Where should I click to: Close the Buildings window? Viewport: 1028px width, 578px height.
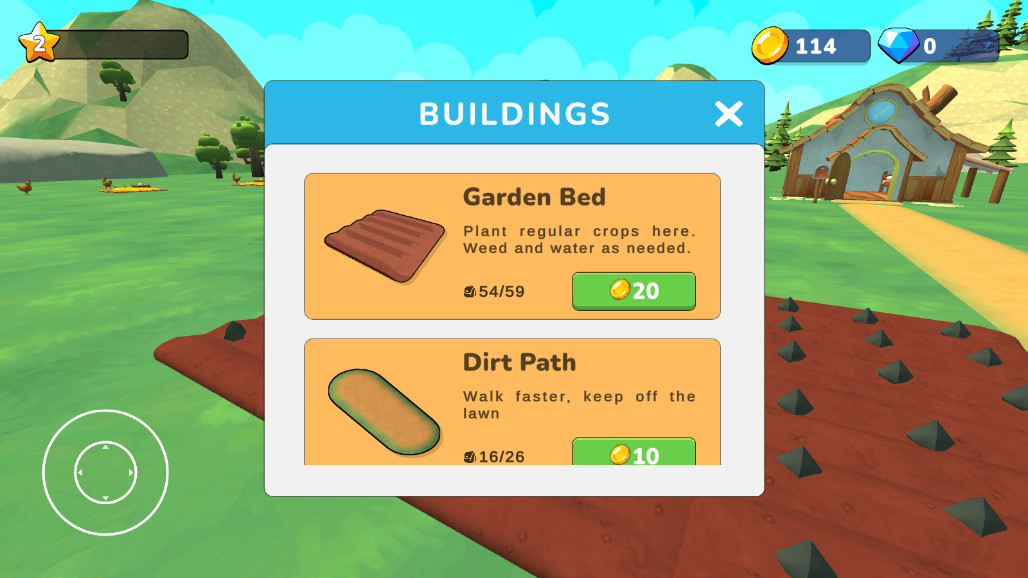pyautogui.click(x=728, y=114)
